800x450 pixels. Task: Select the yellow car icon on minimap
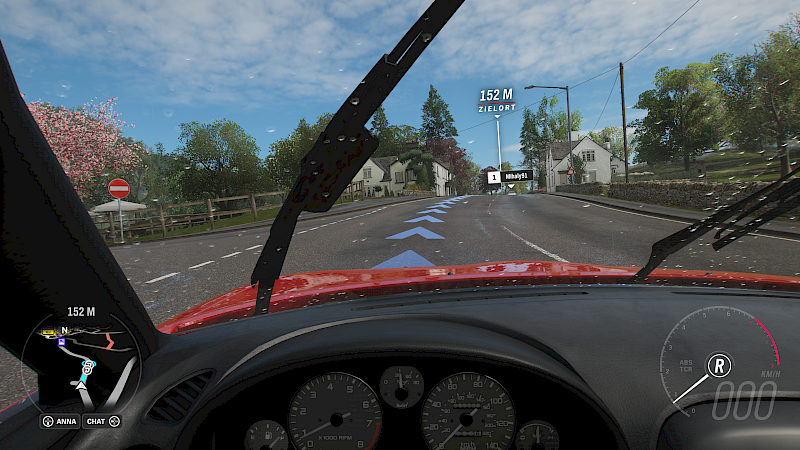46,331
